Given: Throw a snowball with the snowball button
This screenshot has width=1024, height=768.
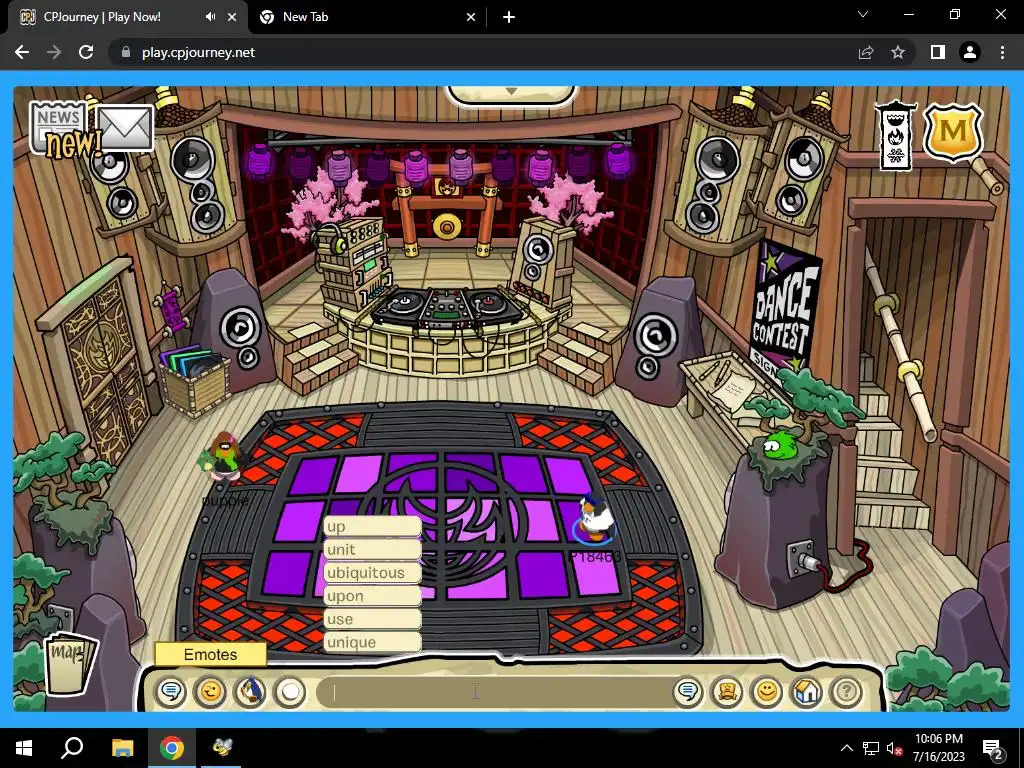Looking at the screenshot, I should coord(289,691).
